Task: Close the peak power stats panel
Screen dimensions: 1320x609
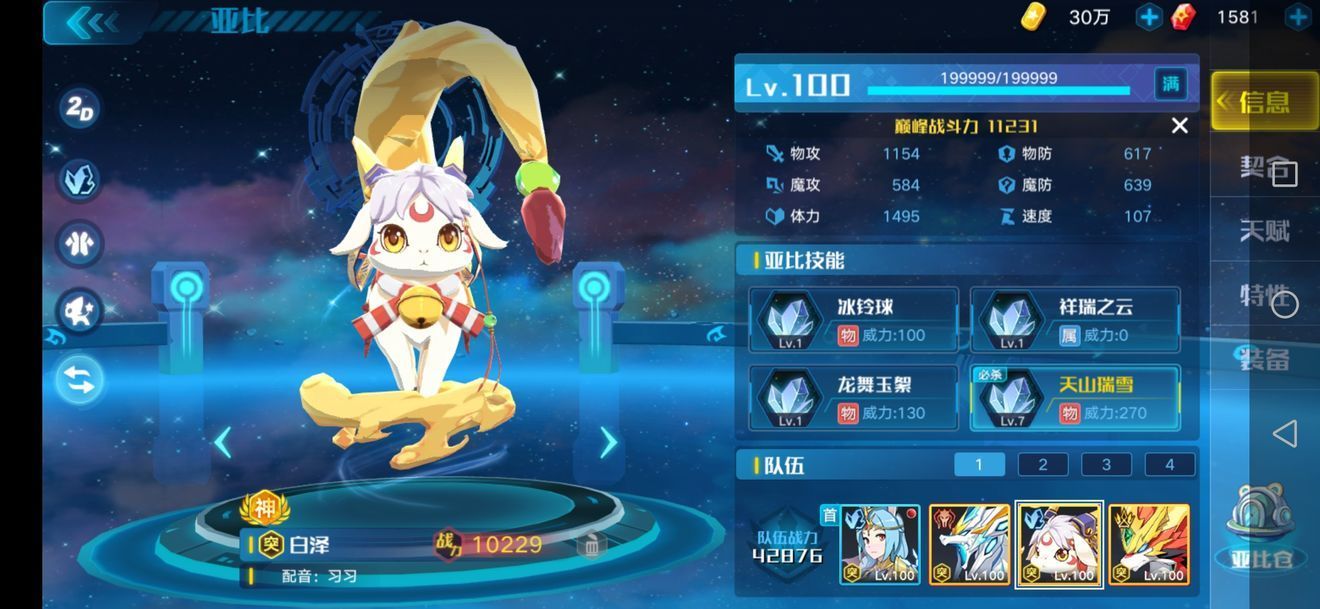Action: click(x=1180, y=126)
